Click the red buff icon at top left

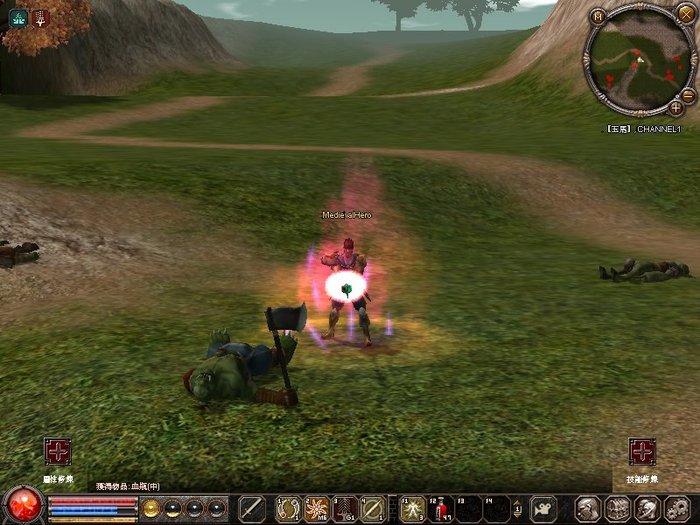pyautogui.click(x=41, y=17)
